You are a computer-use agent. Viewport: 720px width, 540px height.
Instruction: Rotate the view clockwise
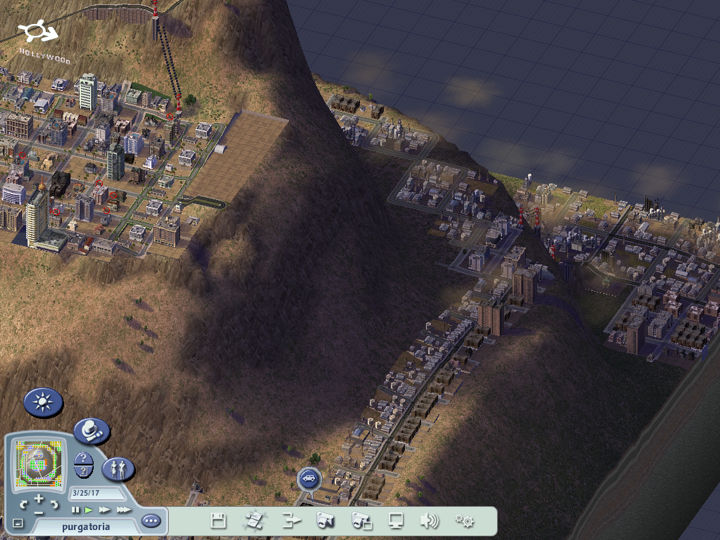[x=56, y=504]
